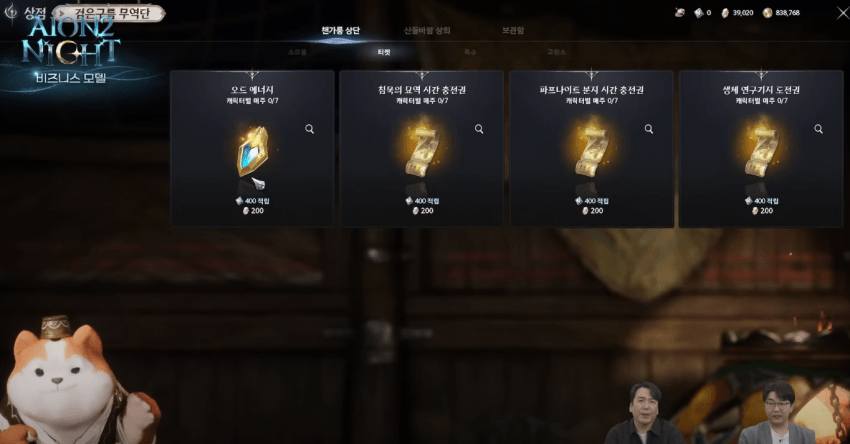Switch to the 소모품 sub-category
Image resolution: width=850 pixels, height=444 pixels.
pyautogui.click(x=297, y=51)
